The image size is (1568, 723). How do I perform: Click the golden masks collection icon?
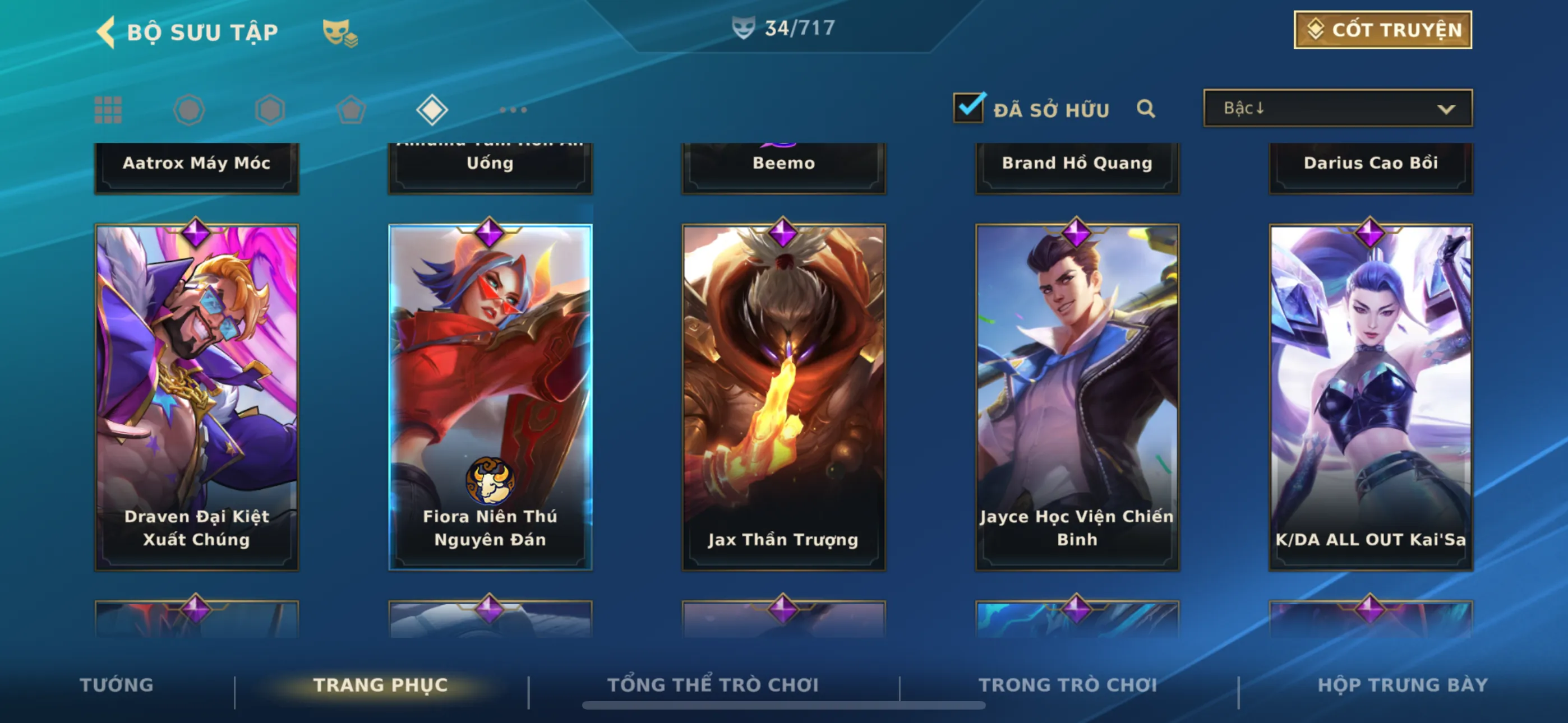coord(339,33)
